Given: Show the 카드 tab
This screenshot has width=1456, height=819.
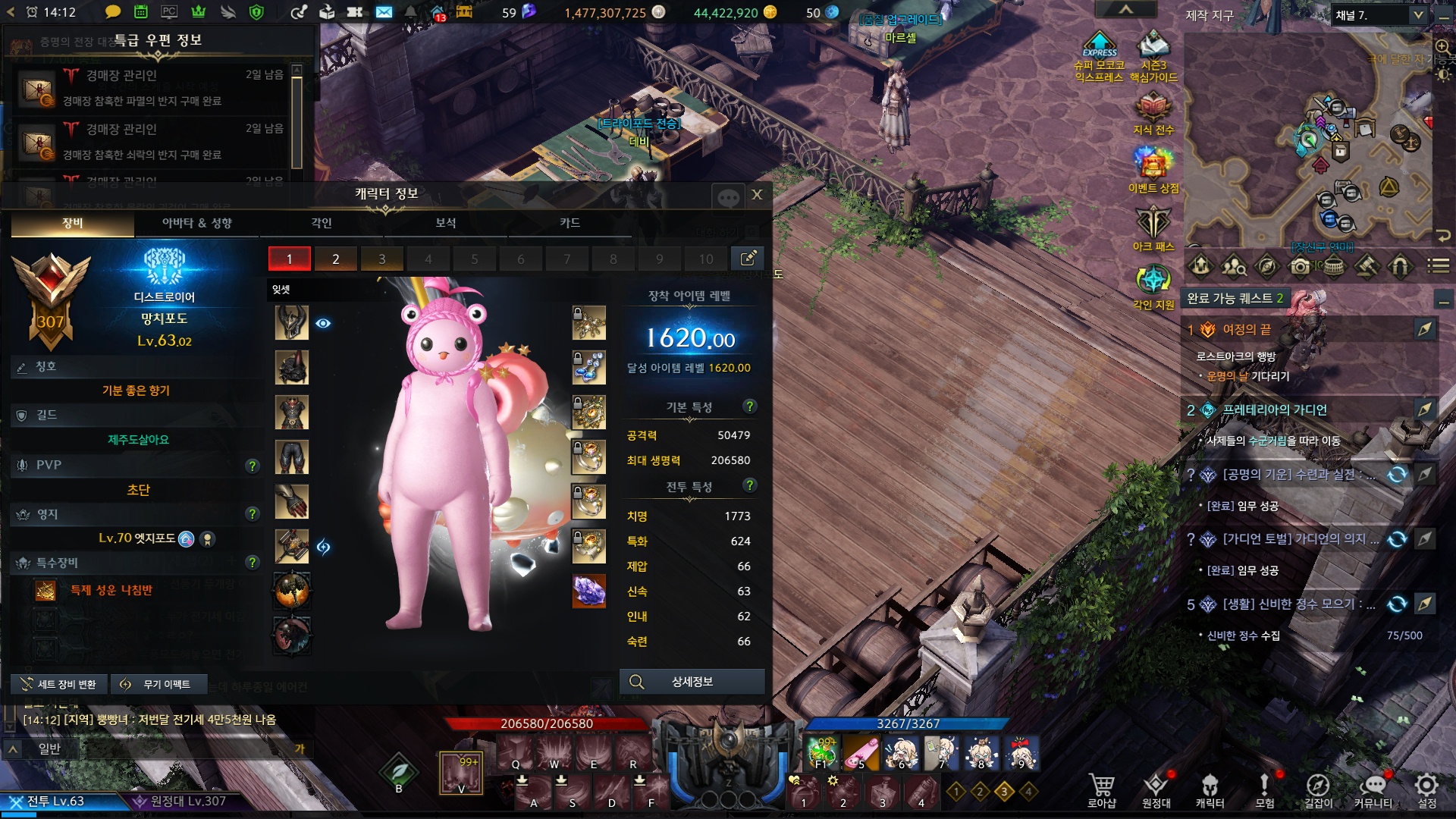Looking at the screenshot, I should coord(570,223).
